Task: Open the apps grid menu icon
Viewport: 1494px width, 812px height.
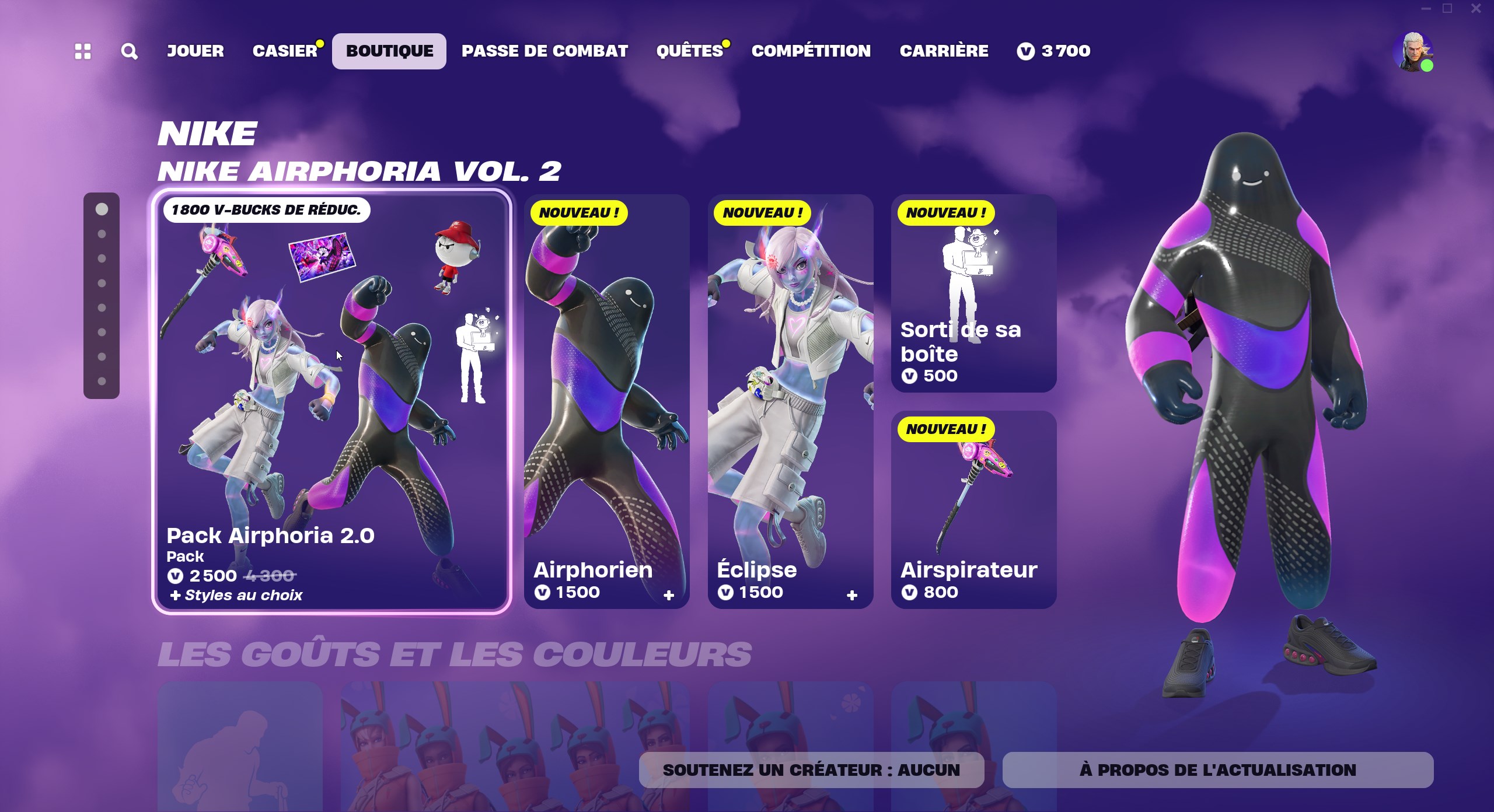Action: coord(83,51)
